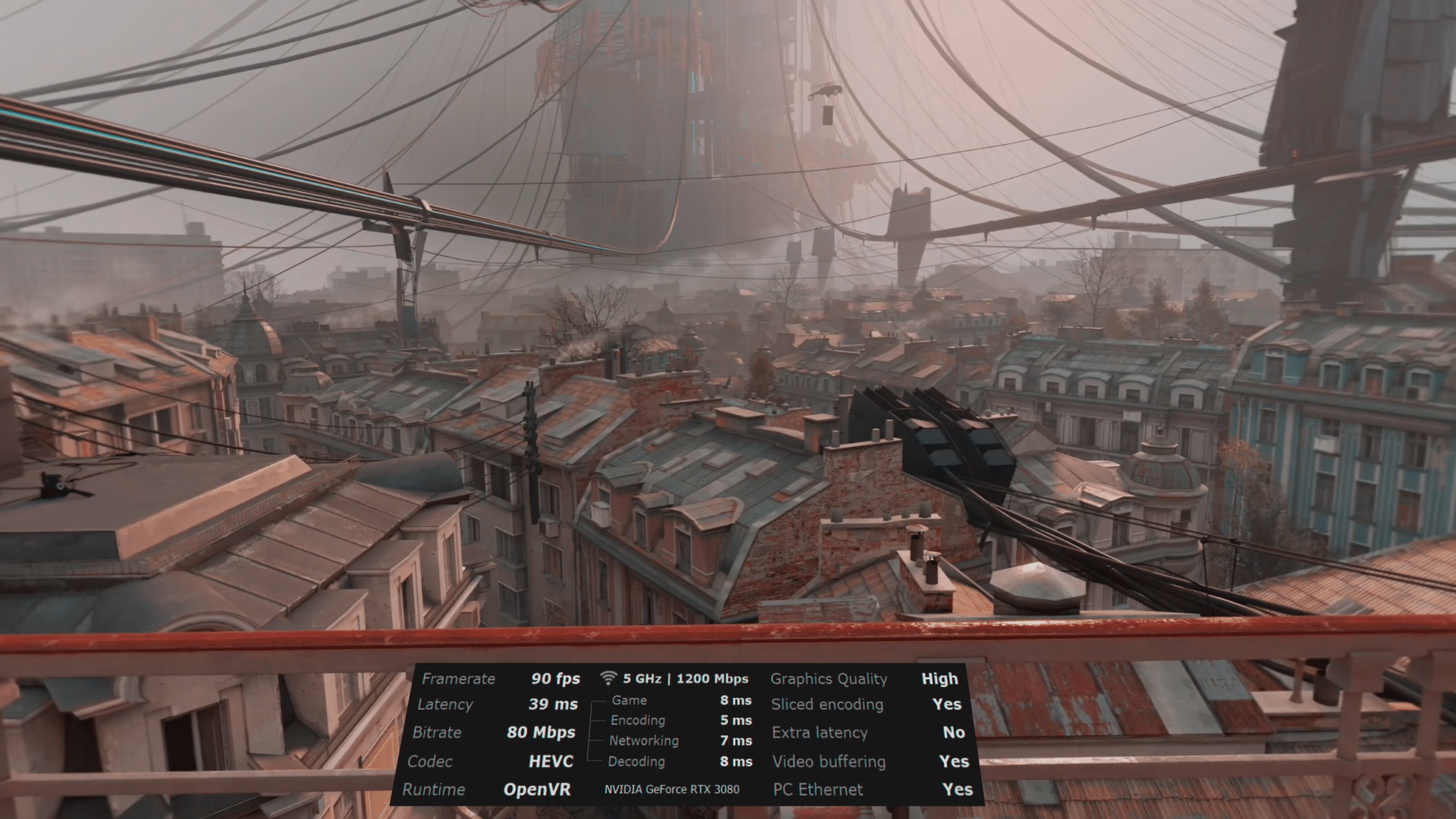Expand the Encoding timing row

click(638, 720)
